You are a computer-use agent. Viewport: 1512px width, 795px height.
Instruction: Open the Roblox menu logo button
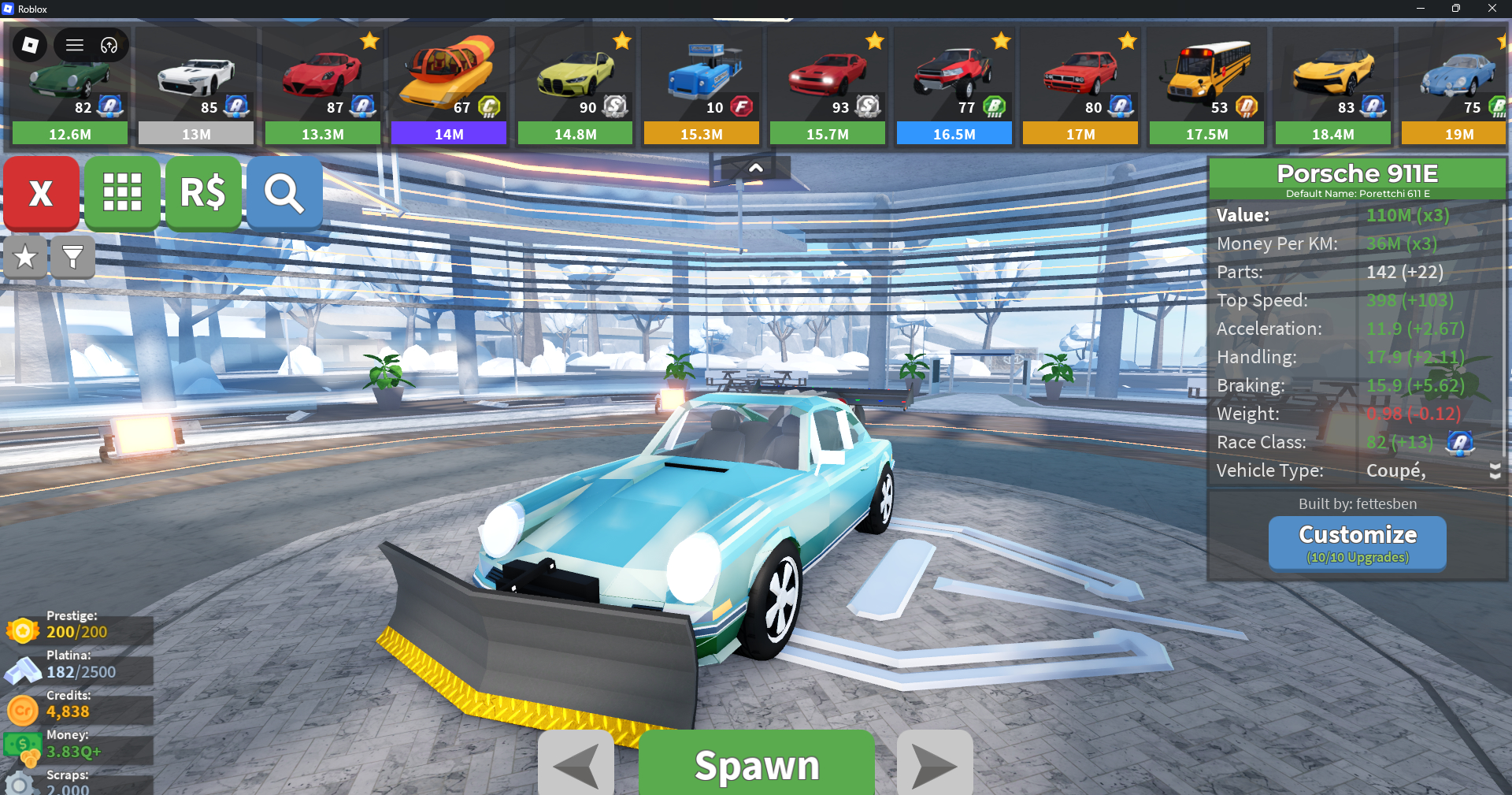click(x=30, y=45)
